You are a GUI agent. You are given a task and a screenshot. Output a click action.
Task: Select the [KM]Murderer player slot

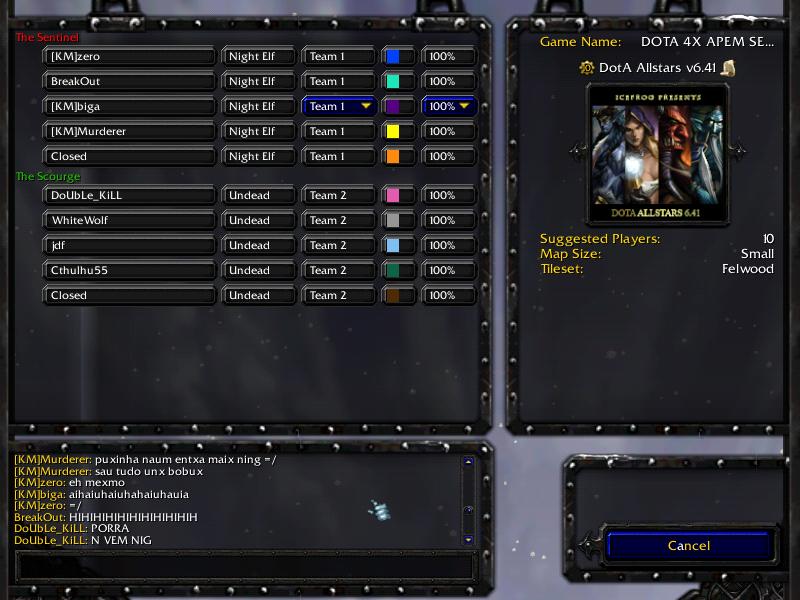[x=130, y=131]
